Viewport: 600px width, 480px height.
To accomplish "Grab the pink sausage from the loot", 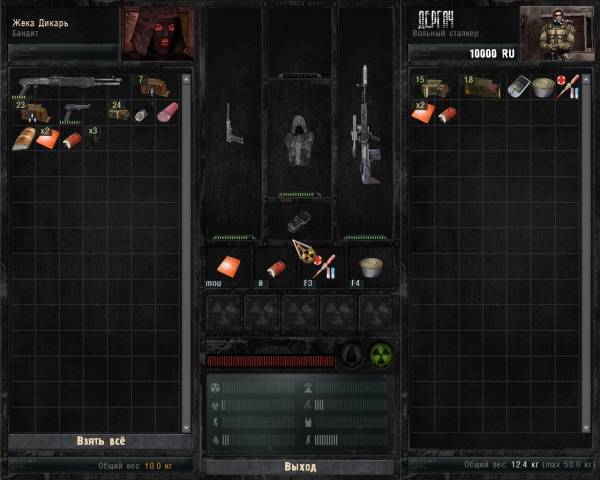I will pyautogui.click(x=166, y=111).
